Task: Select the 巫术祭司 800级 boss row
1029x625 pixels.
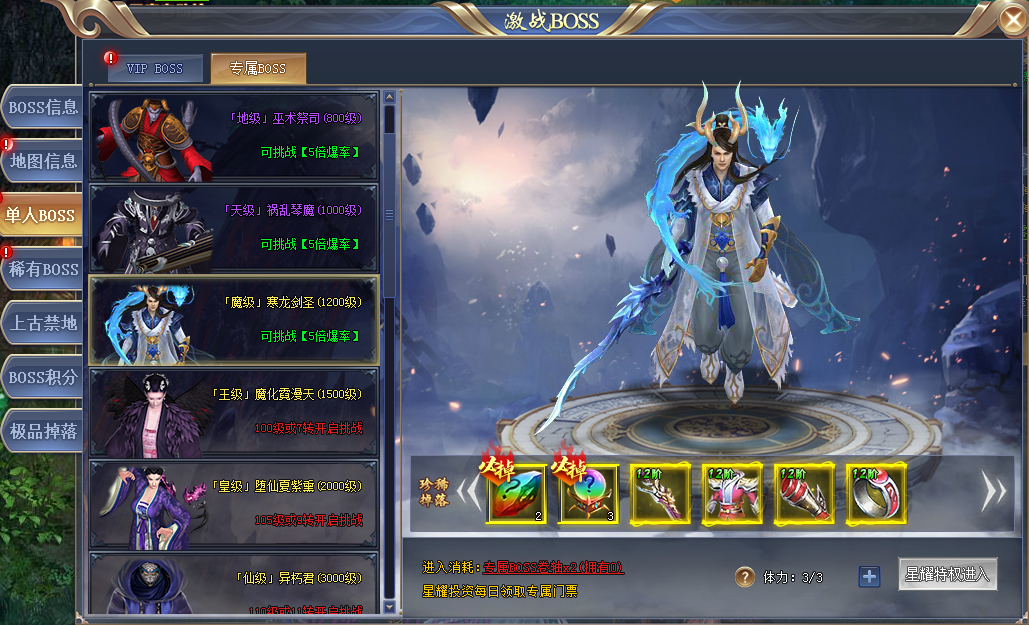Action: pyautogui.click(x=234, y=136)
